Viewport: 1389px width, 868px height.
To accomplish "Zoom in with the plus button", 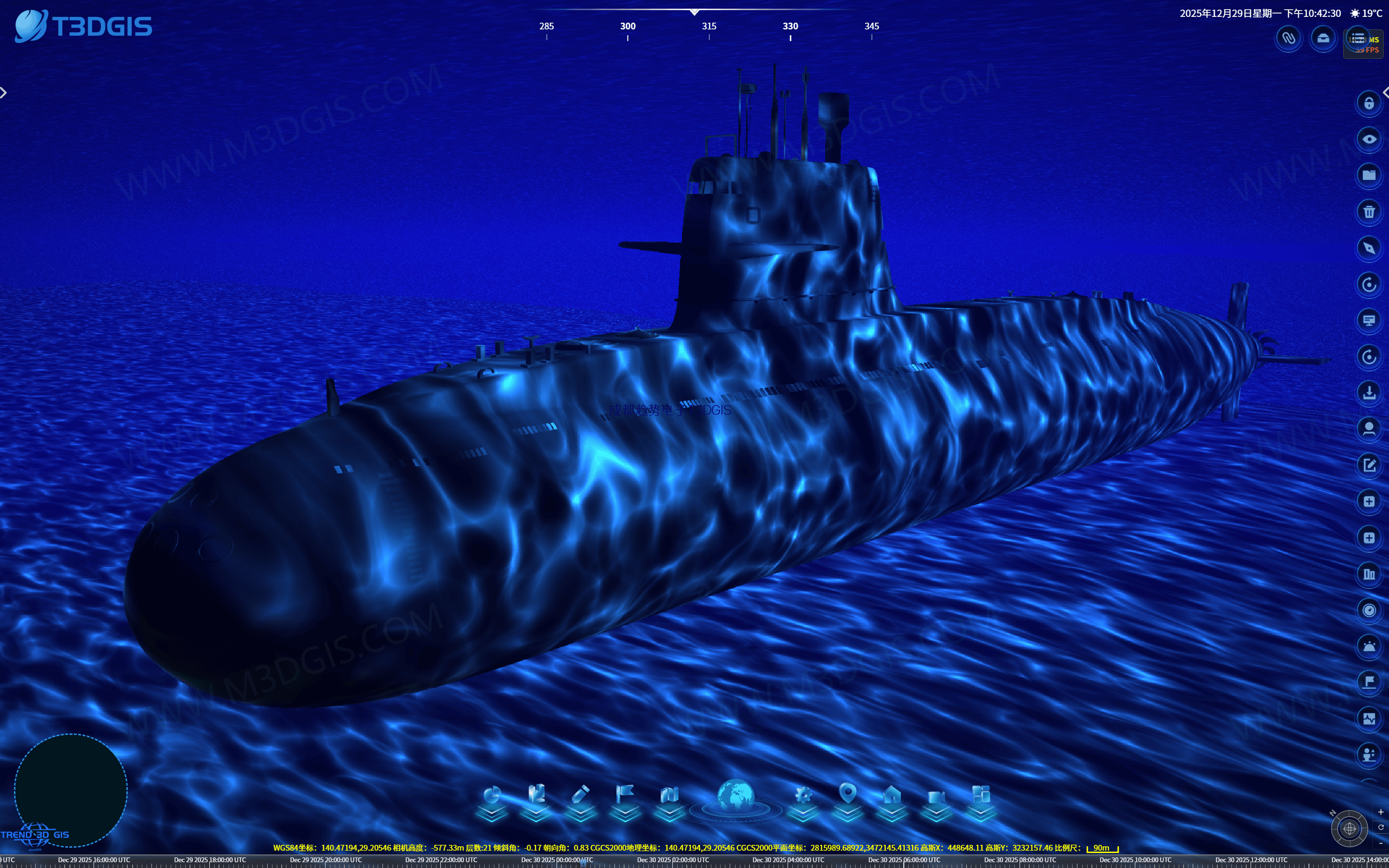I will point(1380,813).
